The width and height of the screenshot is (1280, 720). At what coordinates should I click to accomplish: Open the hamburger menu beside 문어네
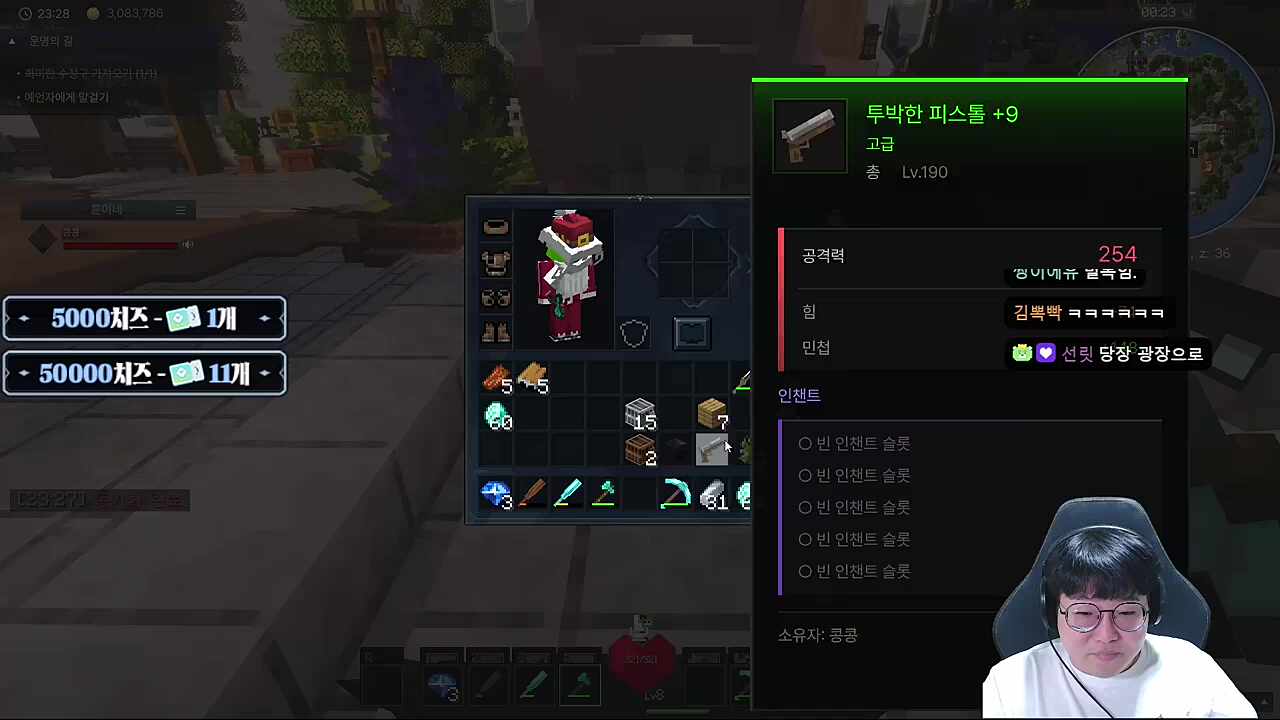pos(180,210)
